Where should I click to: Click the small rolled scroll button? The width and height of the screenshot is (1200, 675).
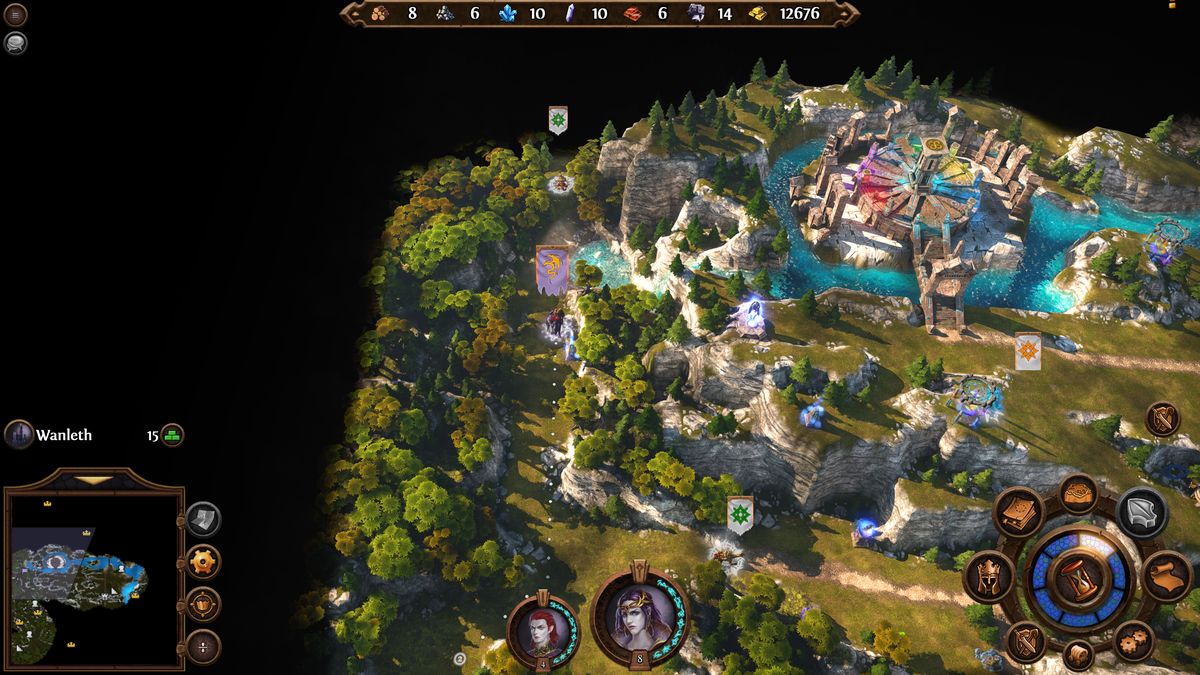[x=1078, y=656]
